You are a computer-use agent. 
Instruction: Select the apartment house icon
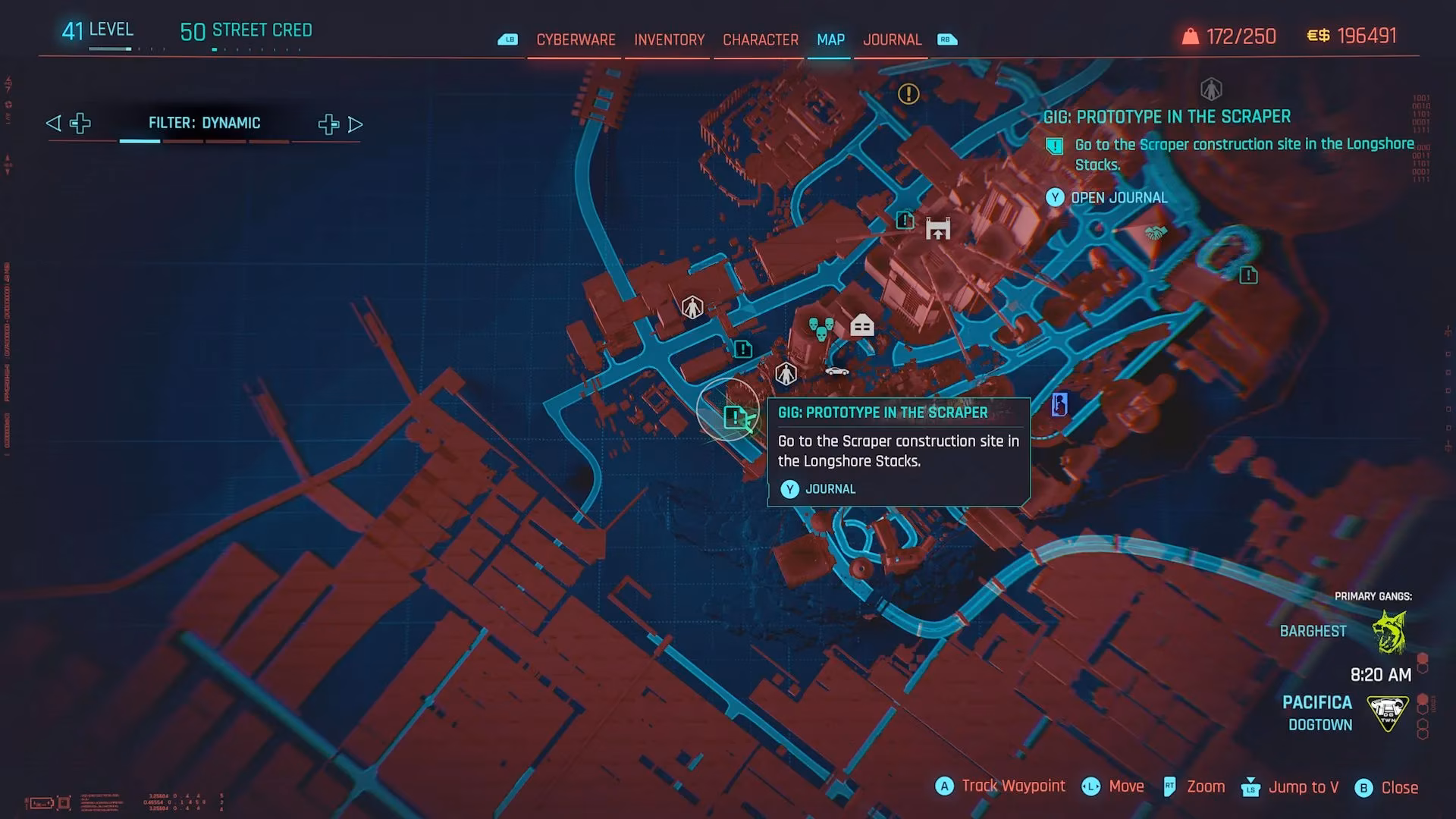point(861,325)
